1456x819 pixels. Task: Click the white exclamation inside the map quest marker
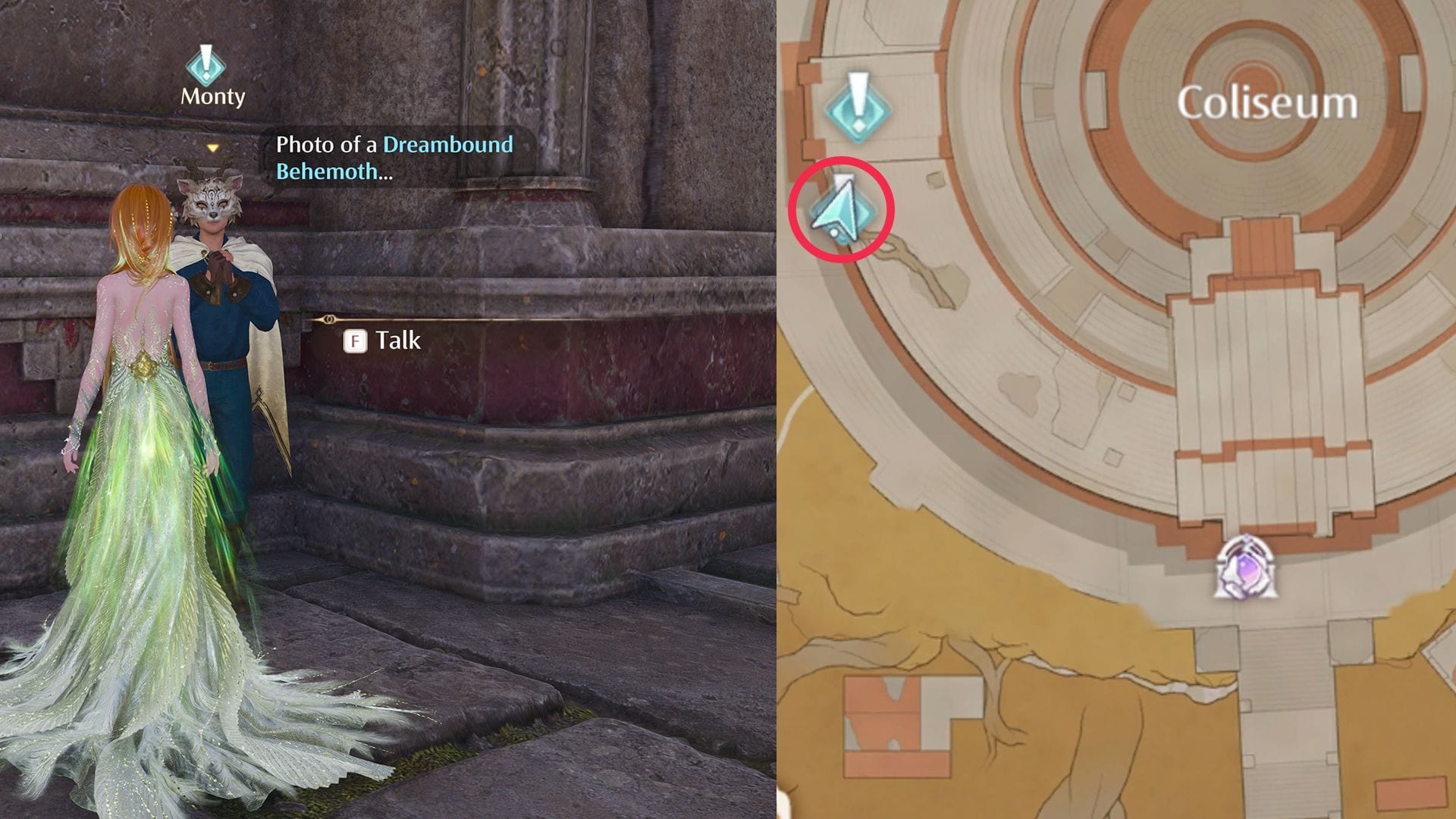[858, 91]
